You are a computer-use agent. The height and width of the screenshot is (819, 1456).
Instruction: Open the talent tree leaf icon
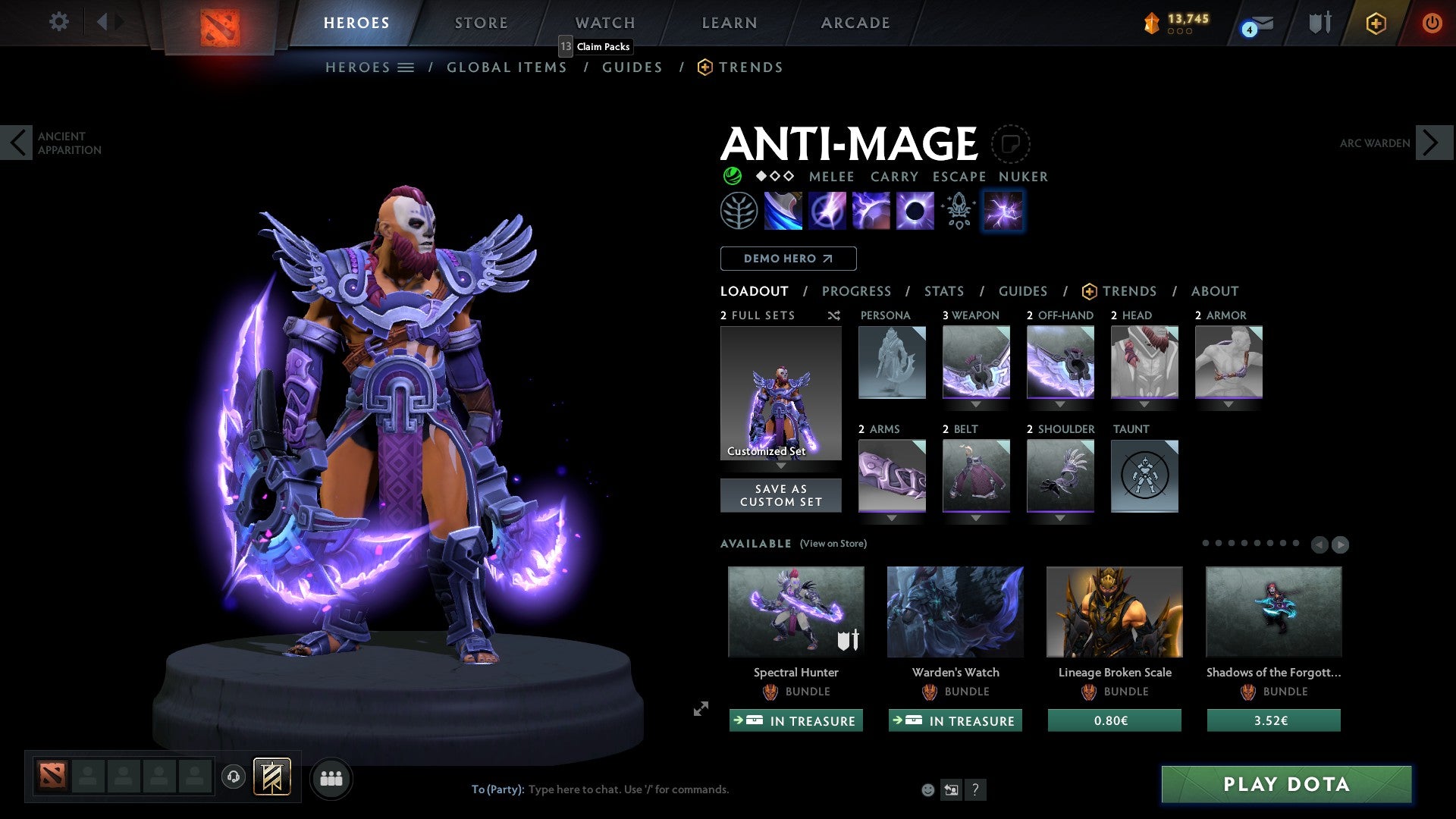click(739, 210)
